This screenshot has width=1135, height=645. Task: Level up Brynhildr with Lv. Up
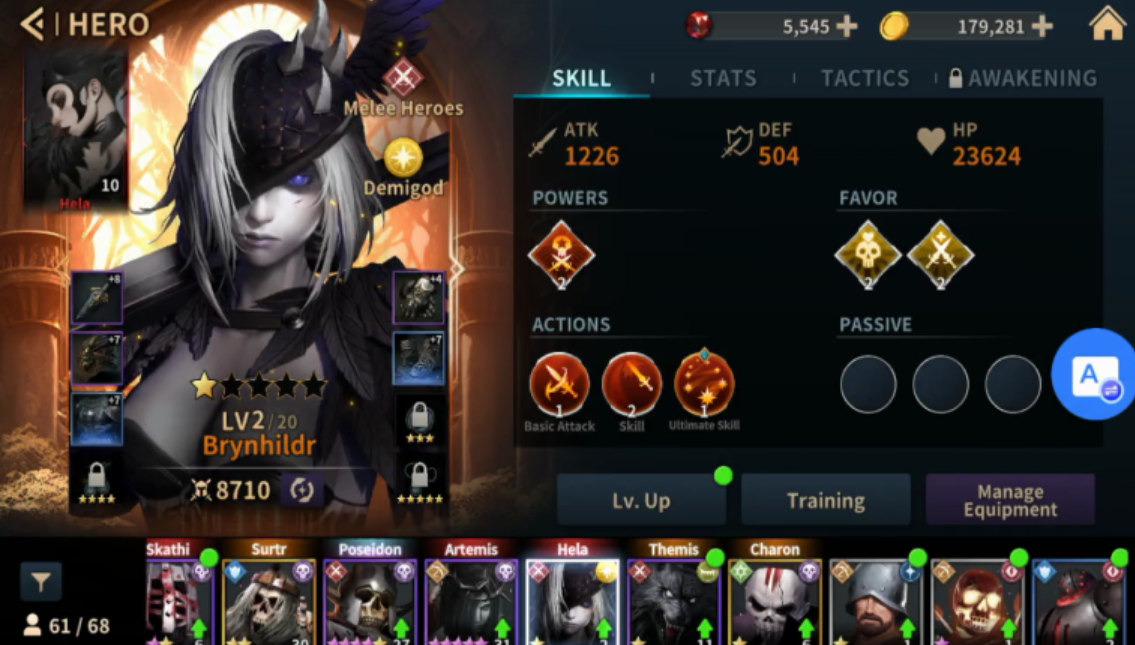pos(641,501)
